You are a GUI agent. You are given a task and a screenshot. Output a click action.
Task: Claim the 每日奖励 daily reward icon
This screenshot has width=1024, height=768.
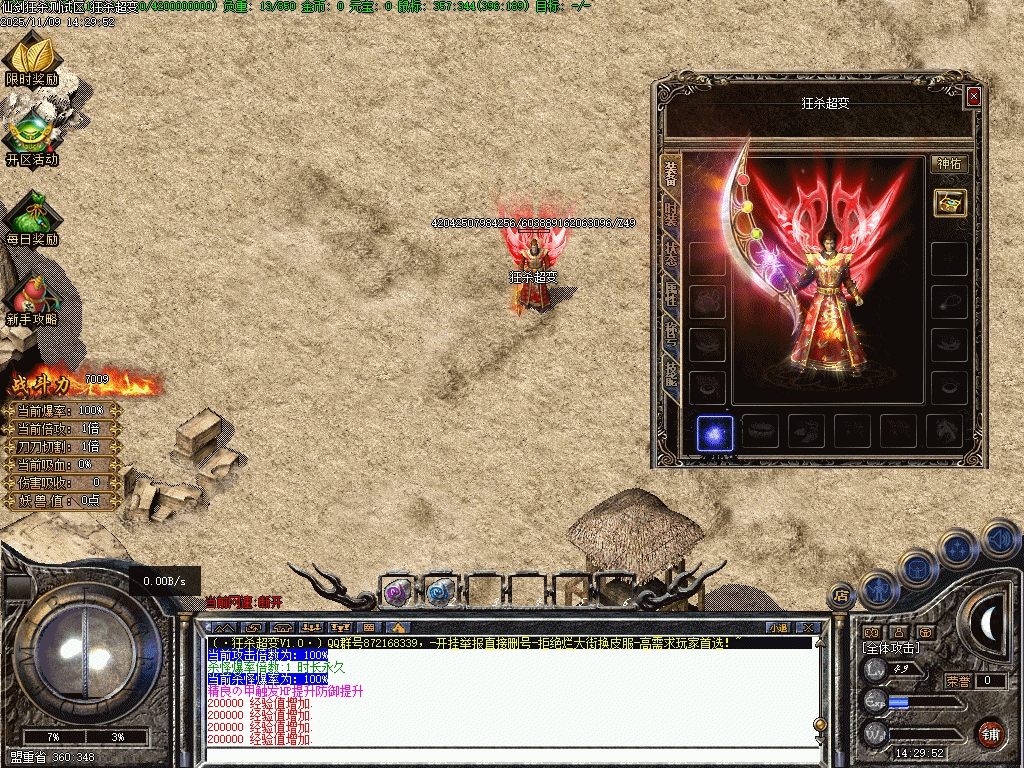[x=32, y=218]
